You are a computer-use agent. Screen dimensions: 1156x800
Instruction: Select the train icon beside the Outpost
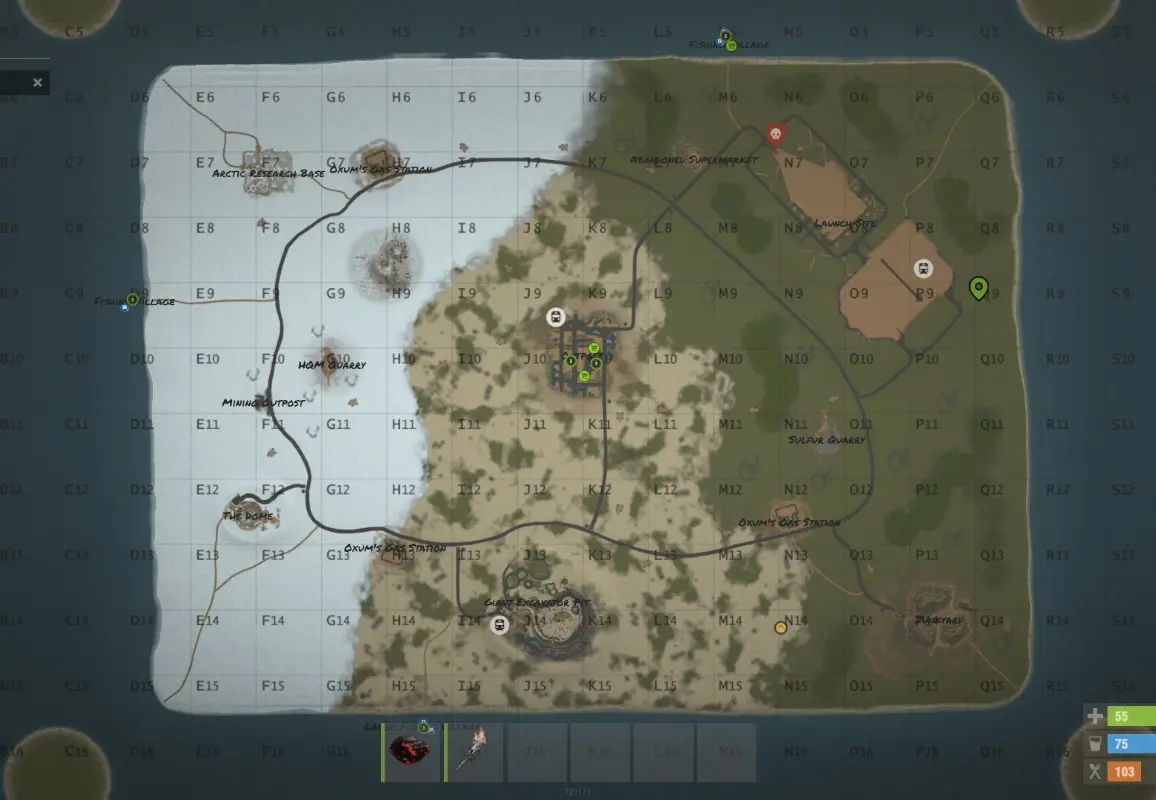[x=555, y=317]
